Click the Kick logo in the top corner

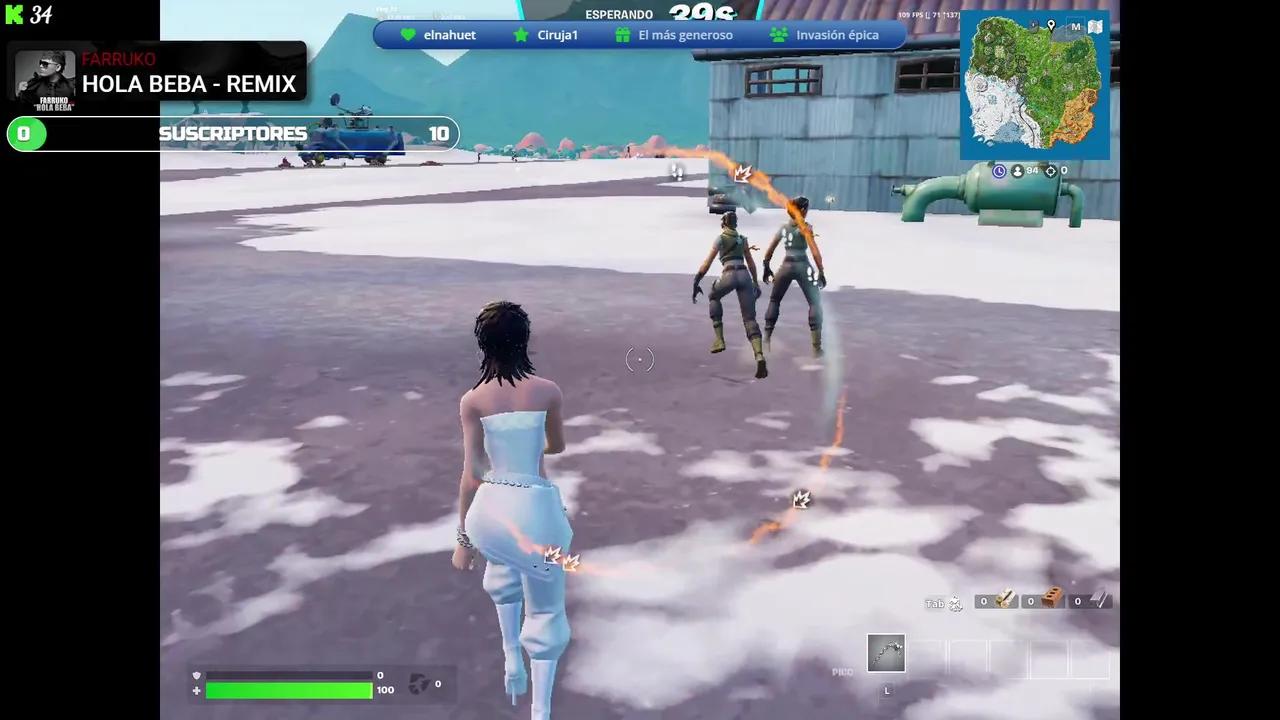[14, 15]
